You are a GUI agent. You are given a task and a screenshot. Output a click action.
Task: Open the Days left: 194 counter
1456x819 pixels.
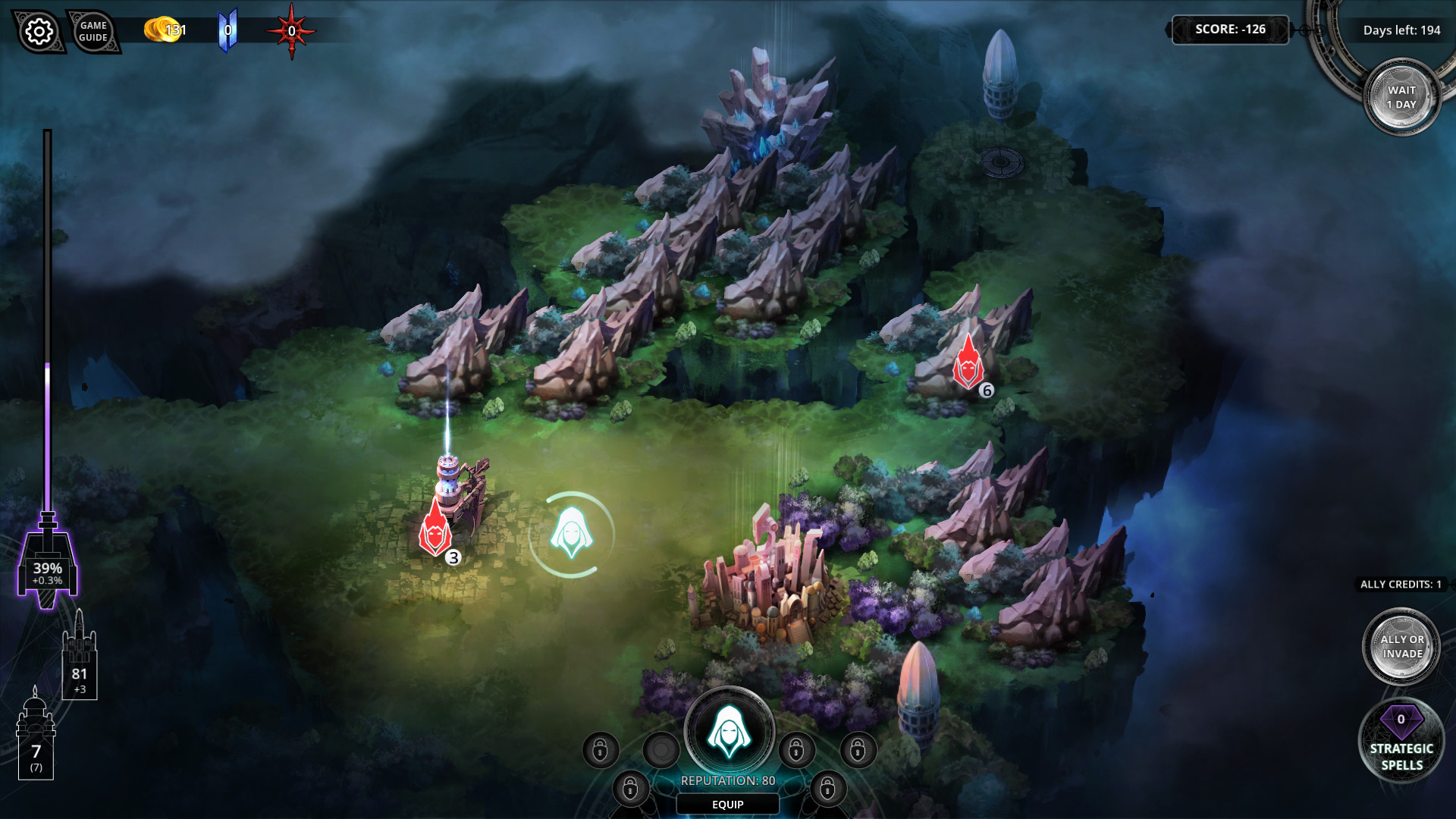(1400, 30)
